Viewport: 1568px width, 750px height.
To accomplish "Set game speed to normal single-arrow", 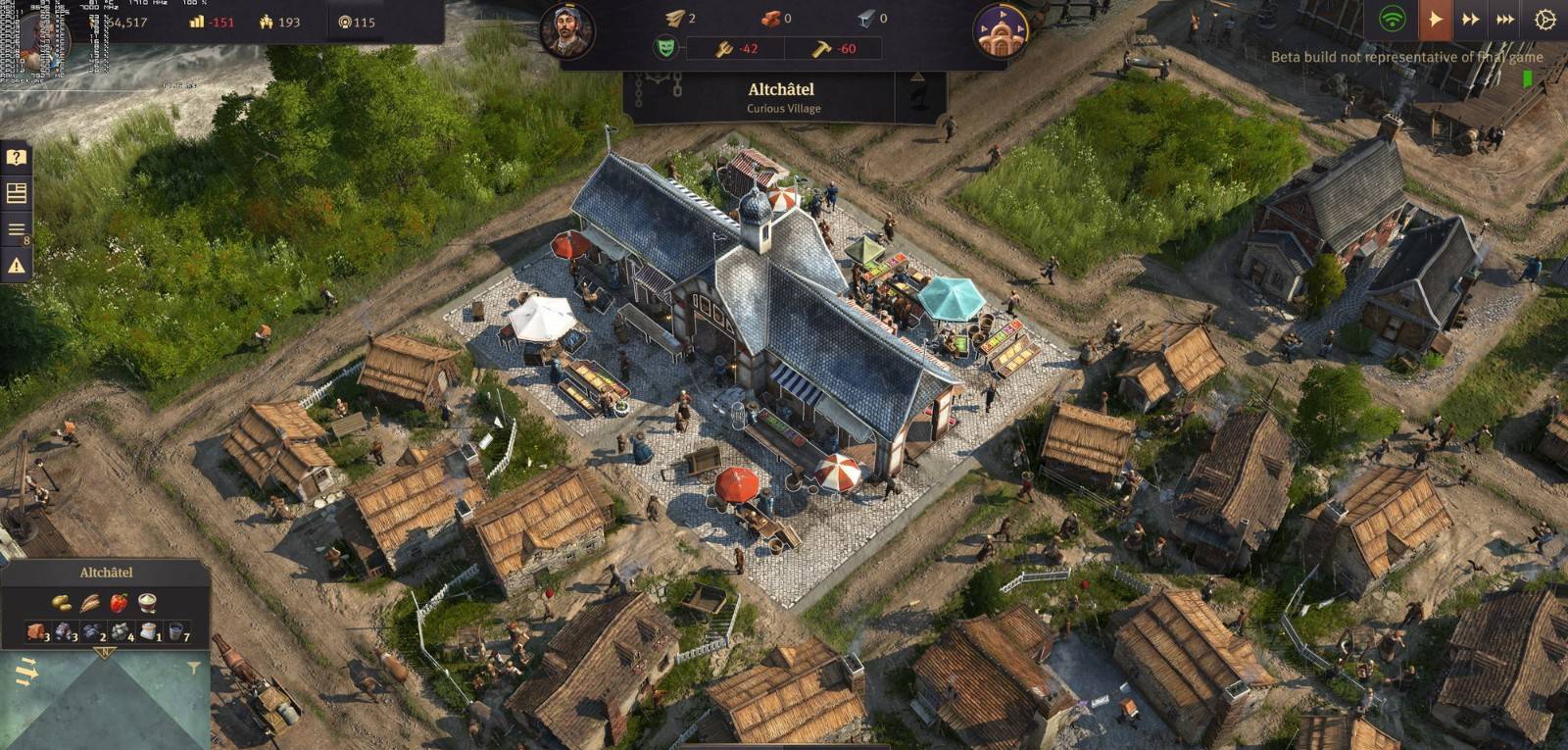I will (x=1435, y=19).
